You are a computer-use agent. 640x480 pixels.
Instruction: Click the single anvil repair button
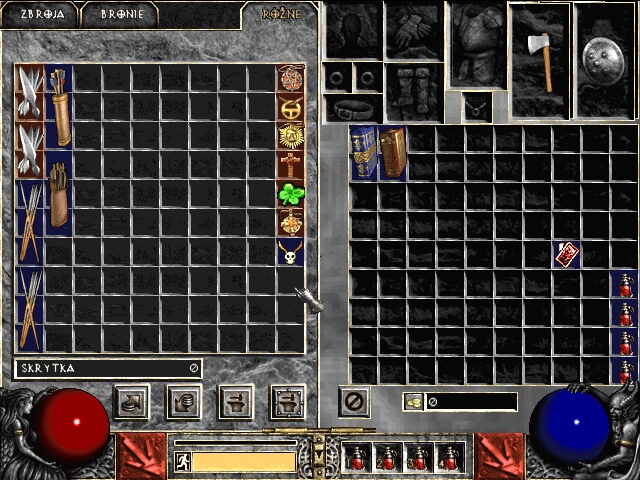236,402
